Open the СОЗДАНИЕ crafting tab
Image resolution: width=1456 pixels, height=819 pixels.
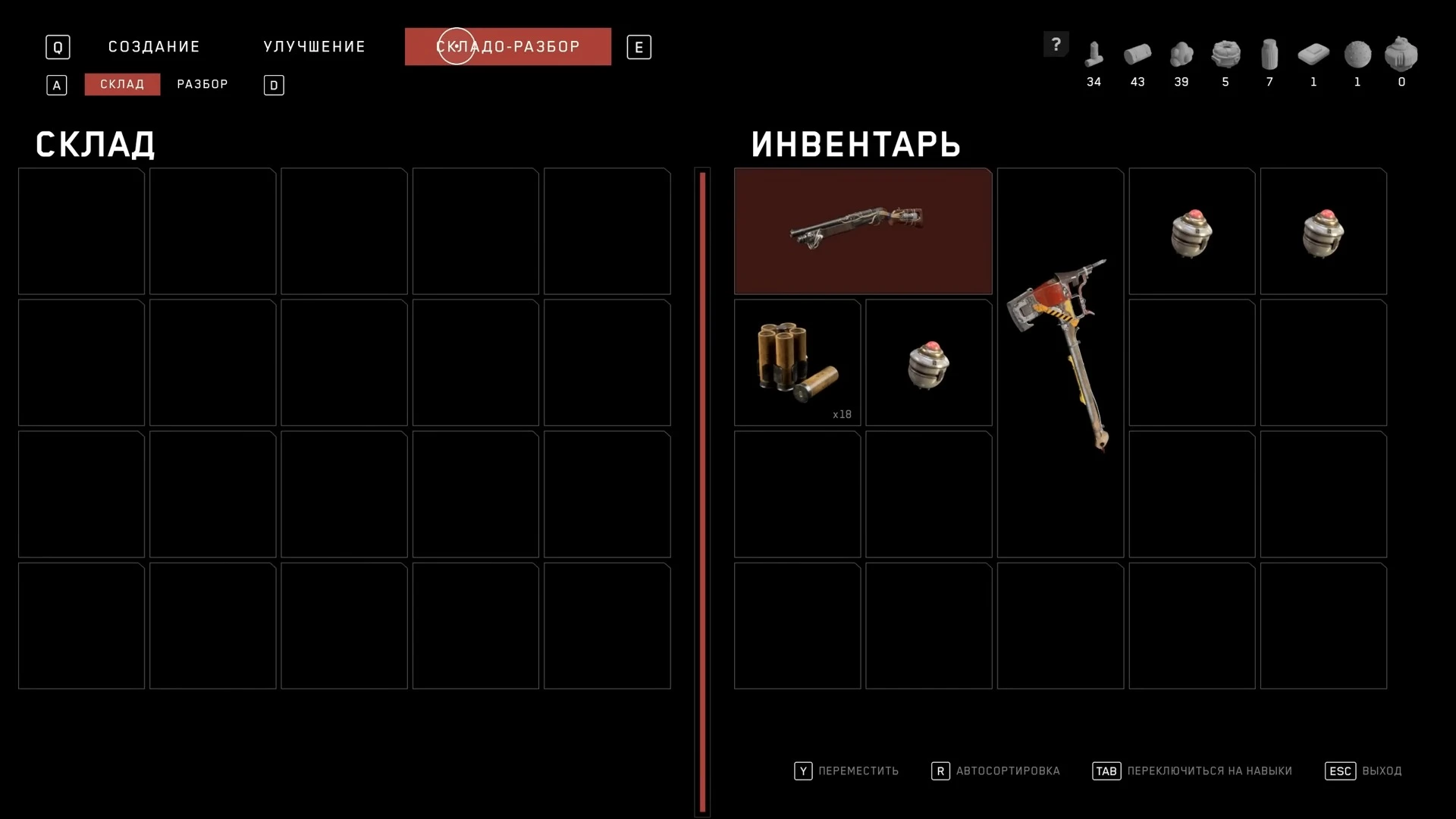153,46
